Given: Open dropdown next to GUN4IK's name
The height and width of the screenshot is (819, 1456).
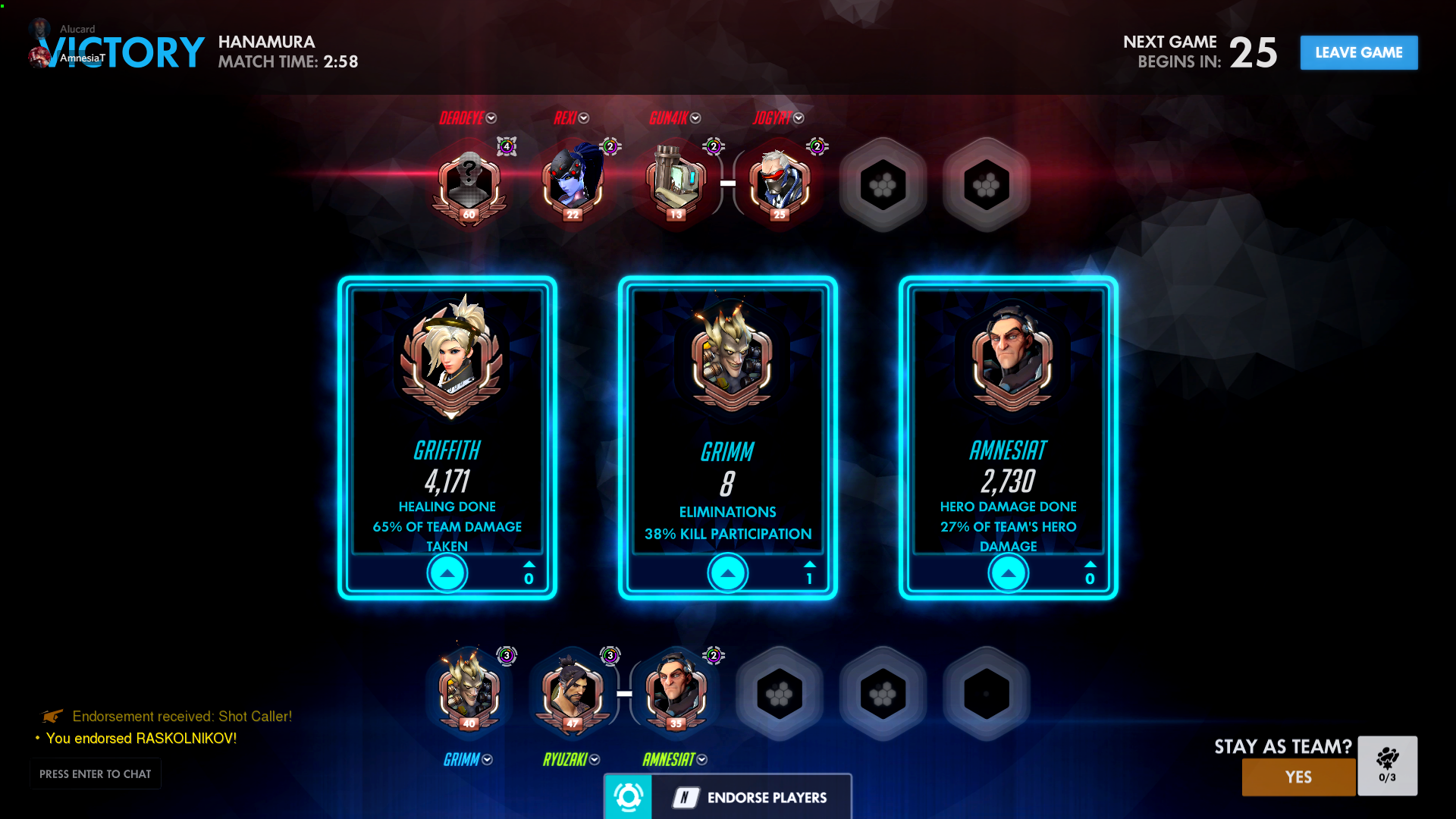Looking at the screenshot, I should [695, 118].
